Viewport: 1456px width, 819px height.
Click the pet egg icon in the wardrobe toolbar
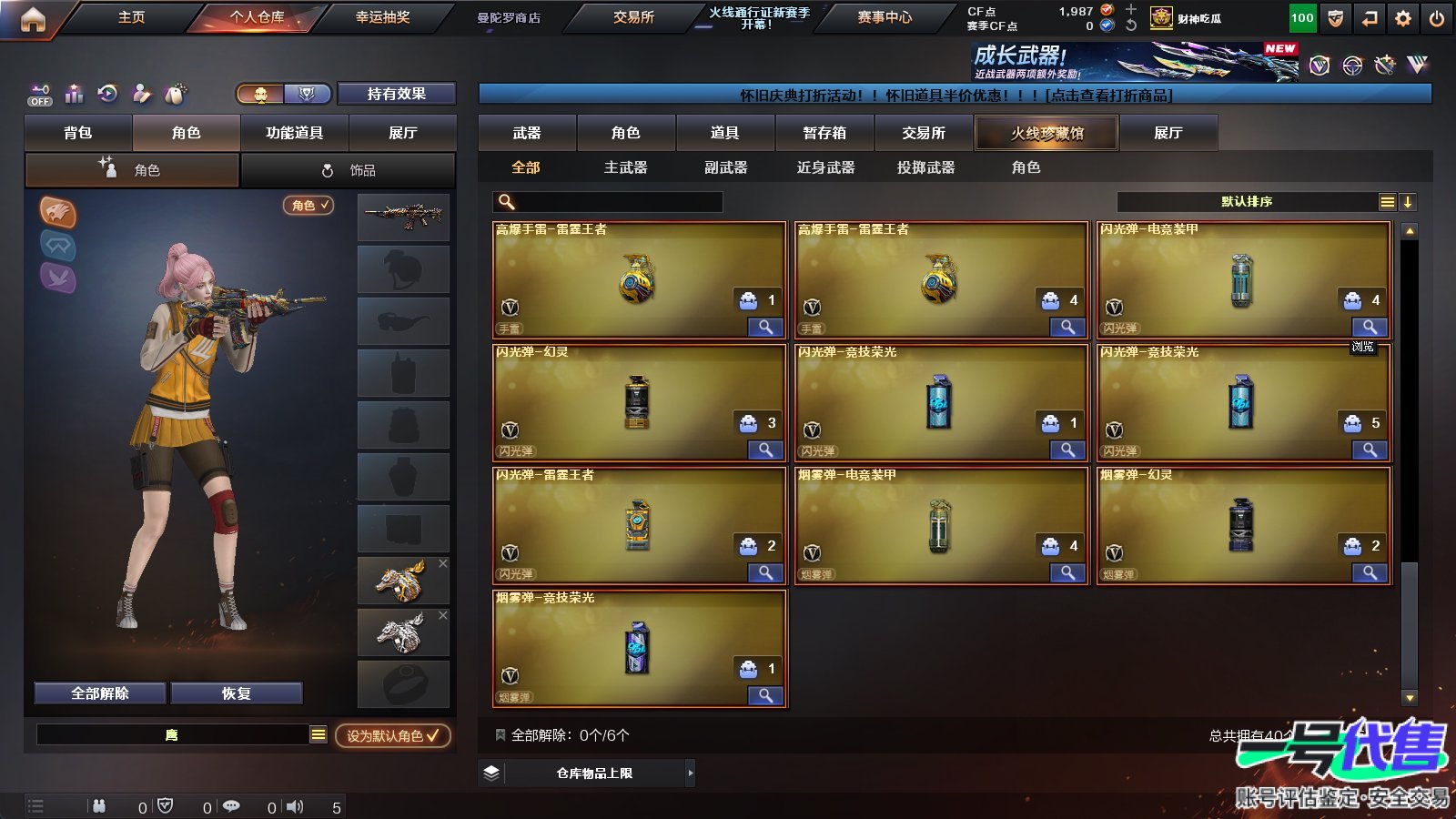(175, 94)
